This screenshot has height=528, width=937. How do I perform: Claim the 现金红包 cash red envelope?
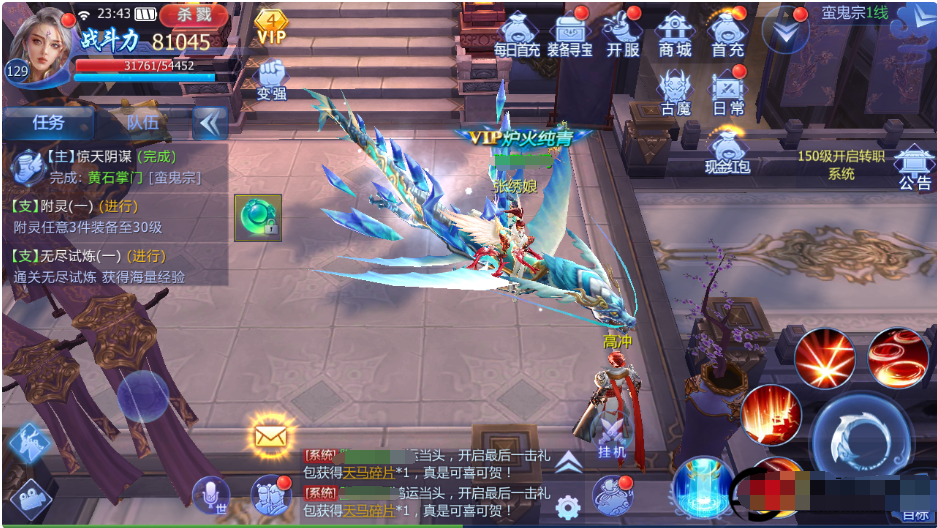pos(727,152)
